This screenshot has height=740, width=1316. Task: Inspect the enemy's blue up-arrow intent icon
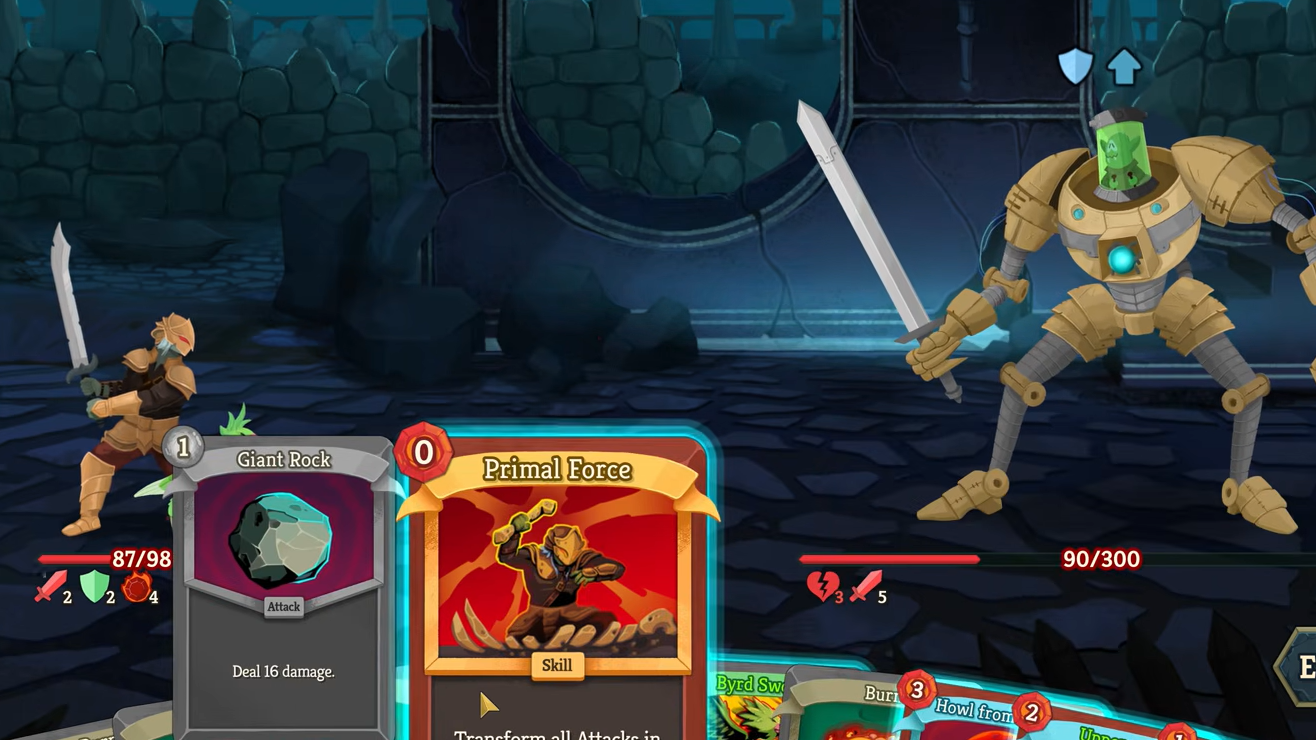click(x=1124, y=67)
